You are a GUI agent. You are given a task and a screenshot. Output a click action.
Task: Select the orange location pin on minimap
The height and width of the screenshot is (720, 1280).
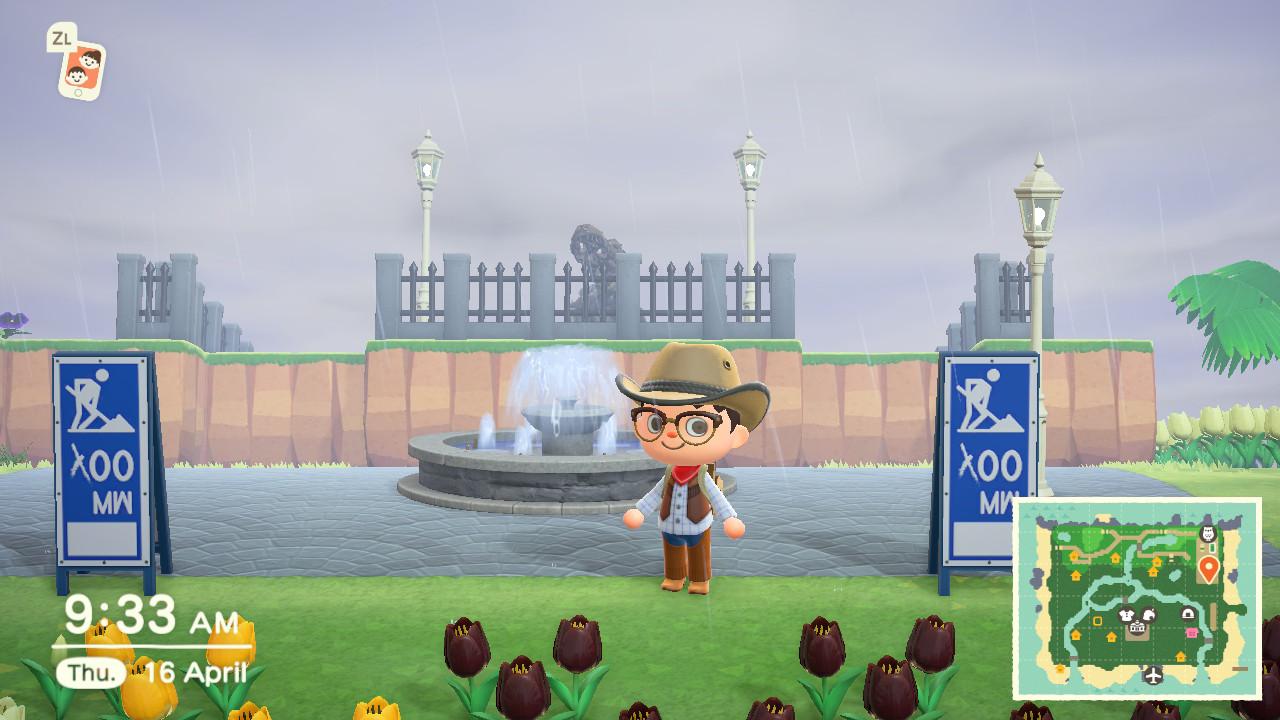(x=1208, y=570)
